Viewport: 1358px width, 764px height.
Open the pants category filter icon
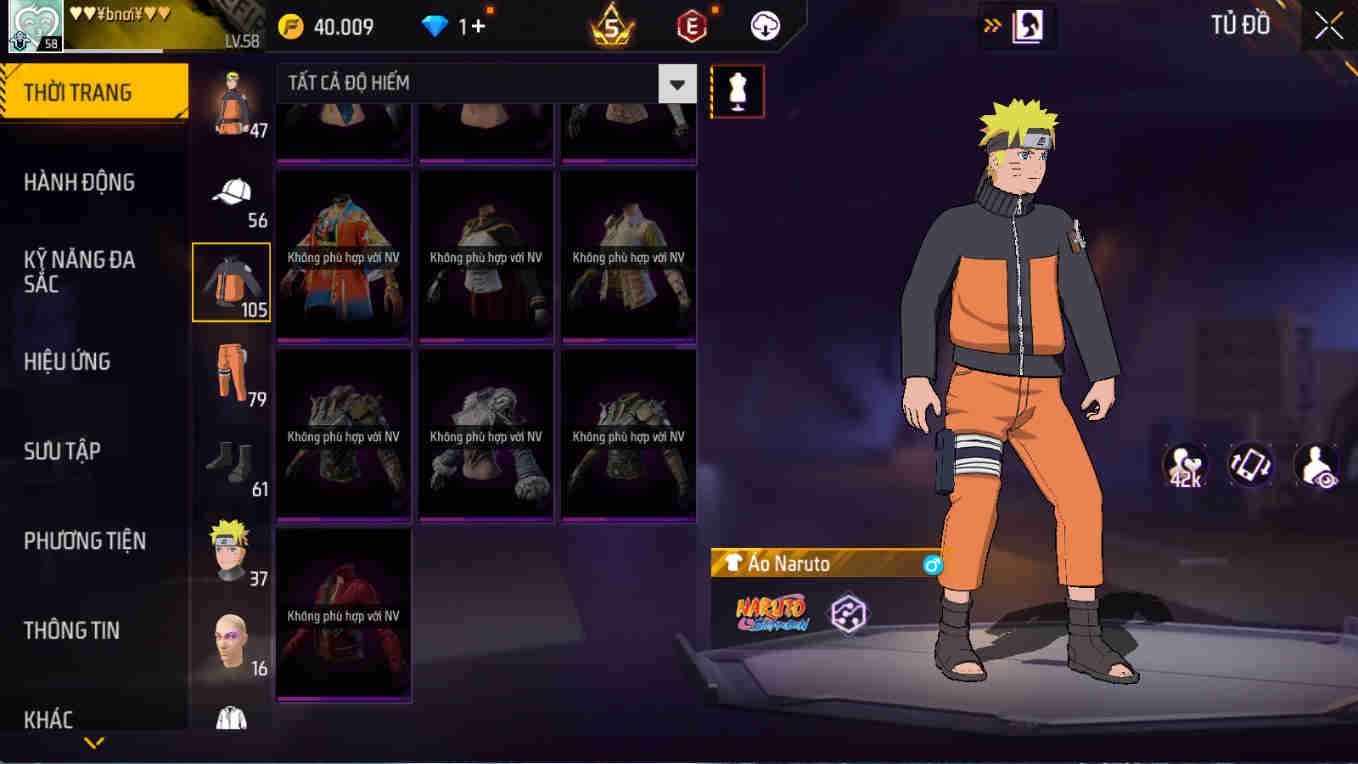tap(231, 373)
